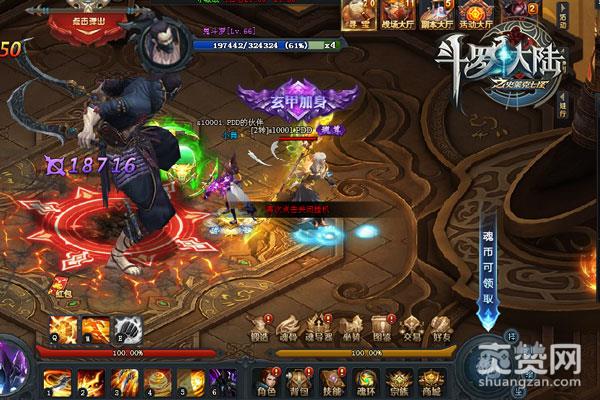This screenshot has height=400, width=600.
Task: Activate the fist skill on E
Action: [126, 326]
